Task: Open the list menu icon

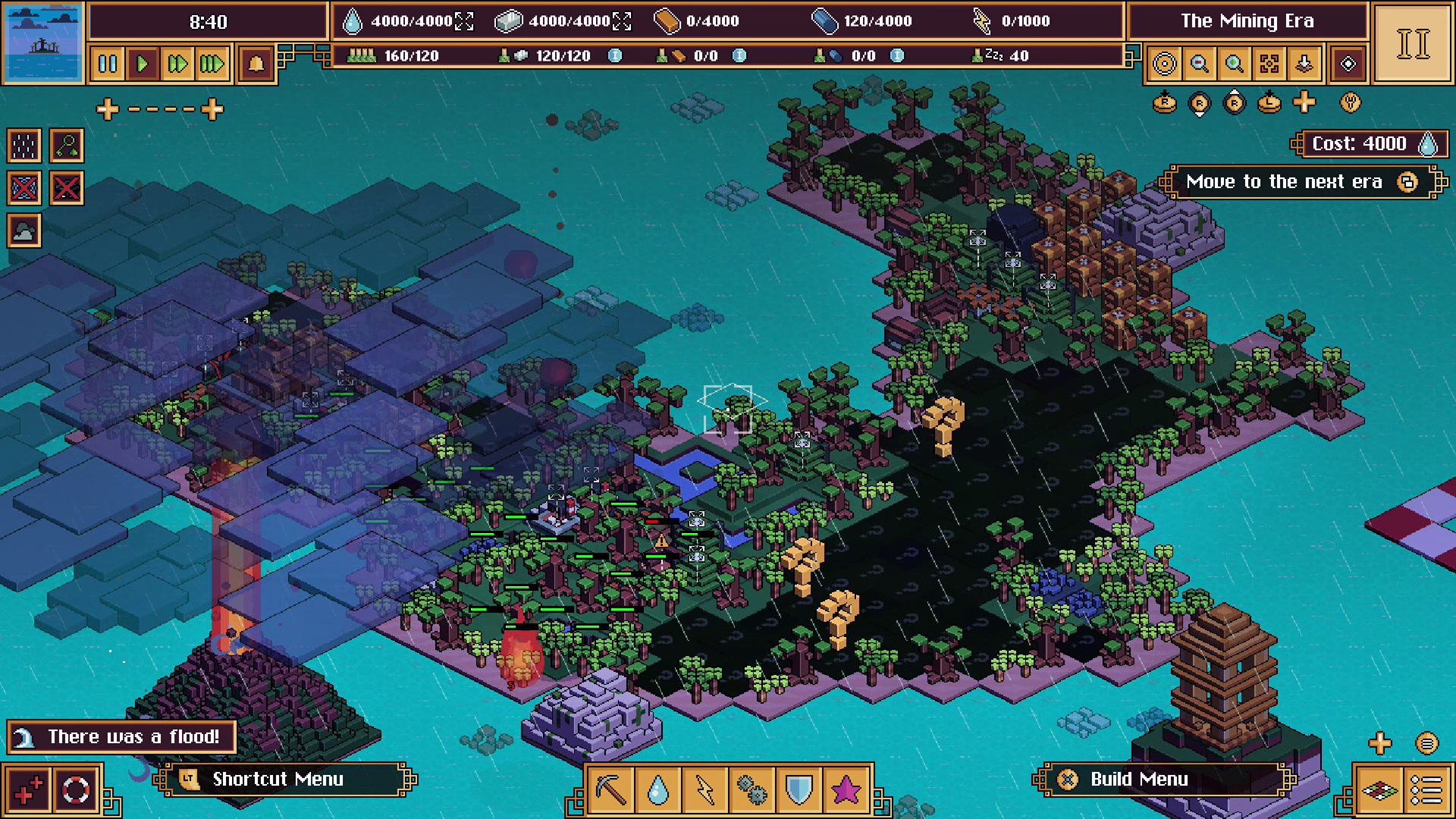Action: [1426, 790]
